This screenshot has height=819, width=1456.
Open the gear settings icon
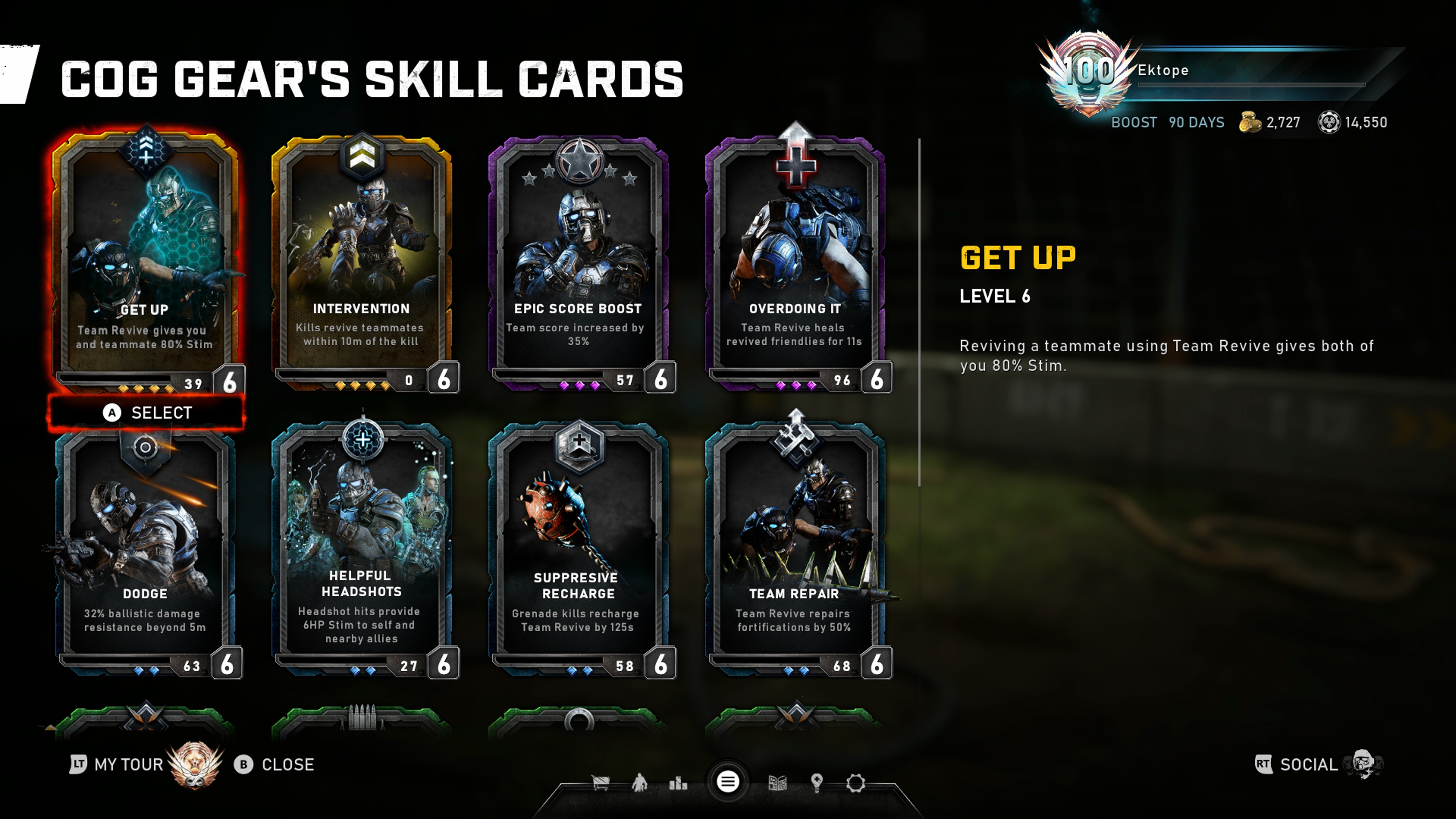pos(855,783)
